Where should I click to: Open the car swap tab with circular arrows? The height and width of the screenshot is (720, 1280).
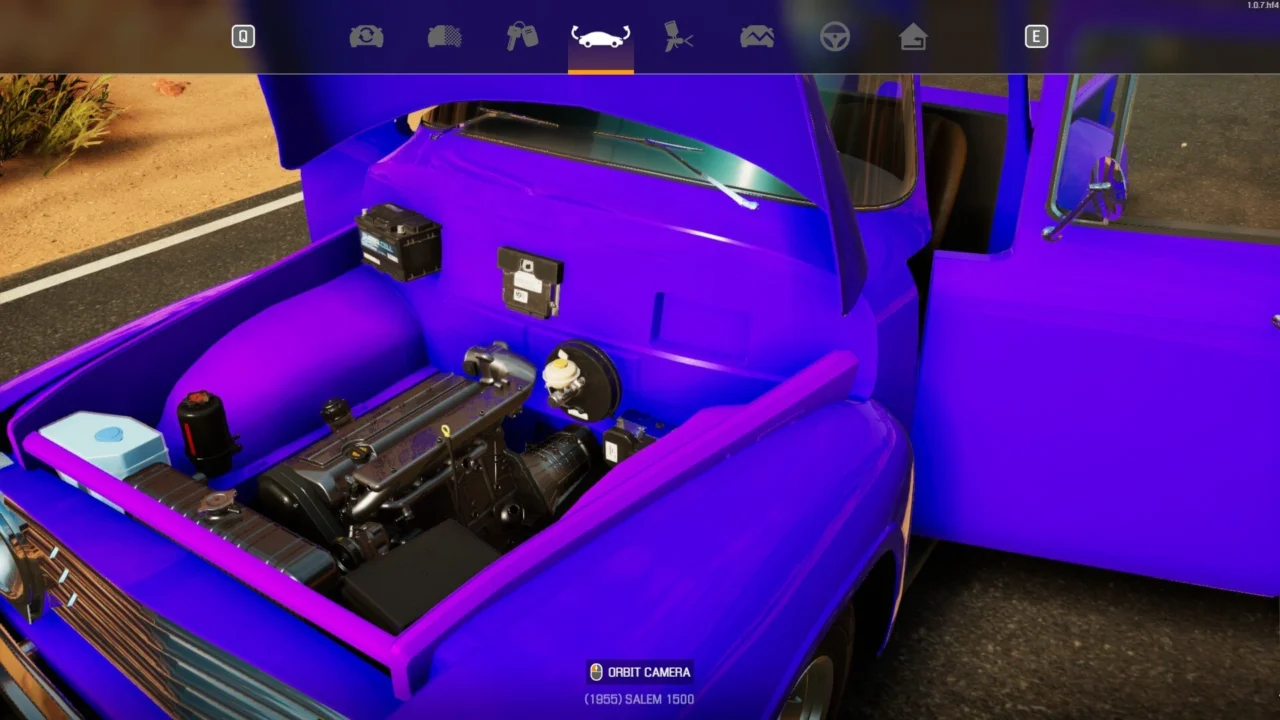pyautogui.click(x=366, y=37)
